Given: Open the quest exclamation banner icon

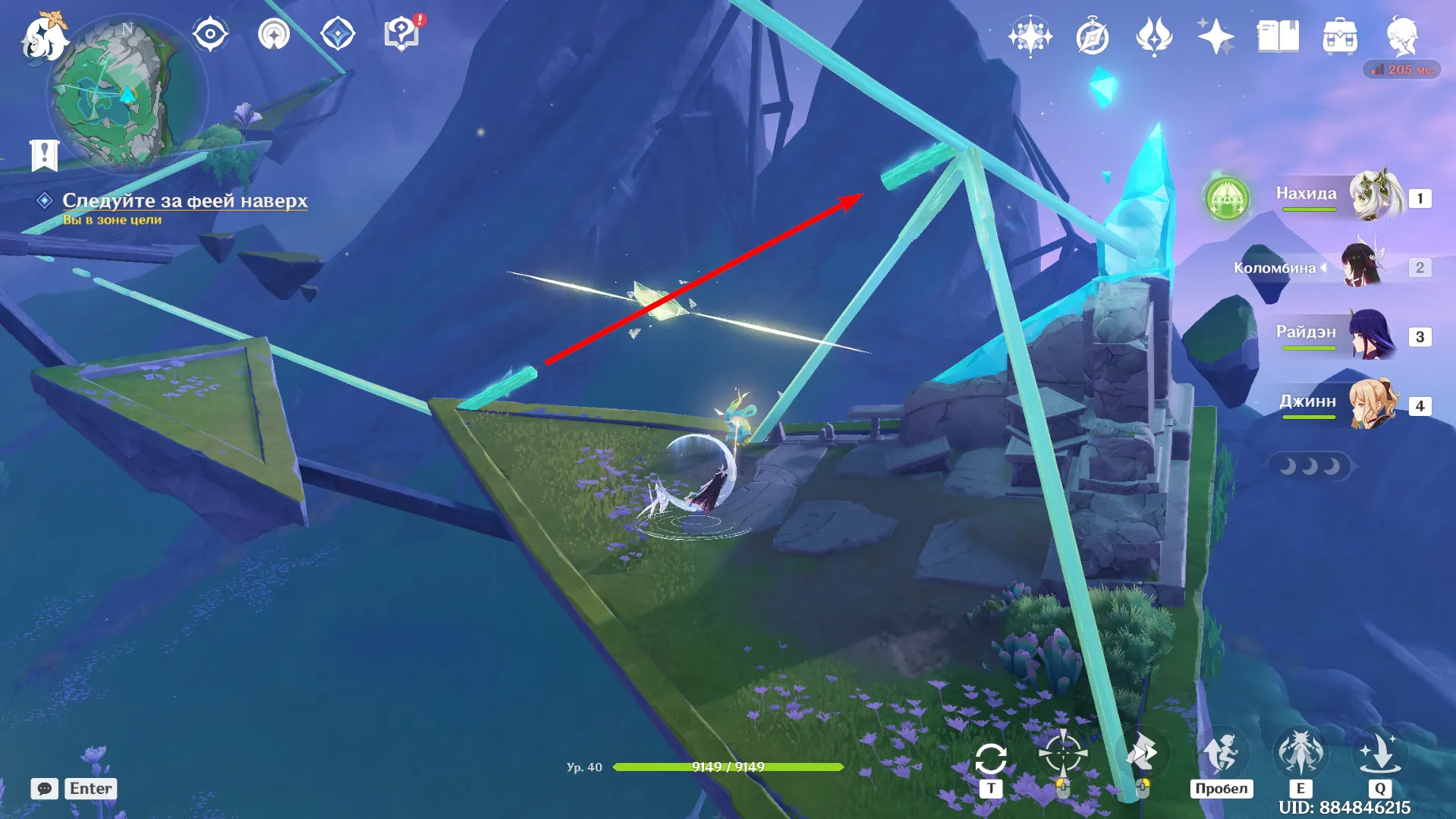Looking at the screenshot, I should (x=45, y=155).
